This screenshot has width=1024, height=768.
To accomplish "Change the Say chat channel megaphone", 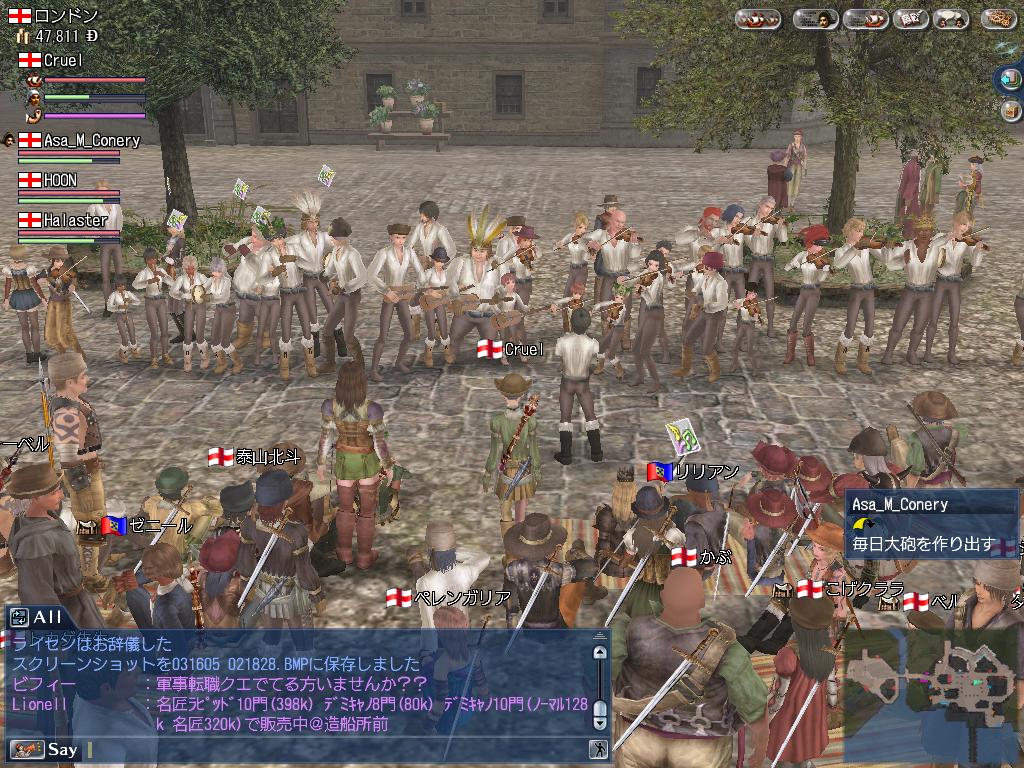I will pos(27,749).
